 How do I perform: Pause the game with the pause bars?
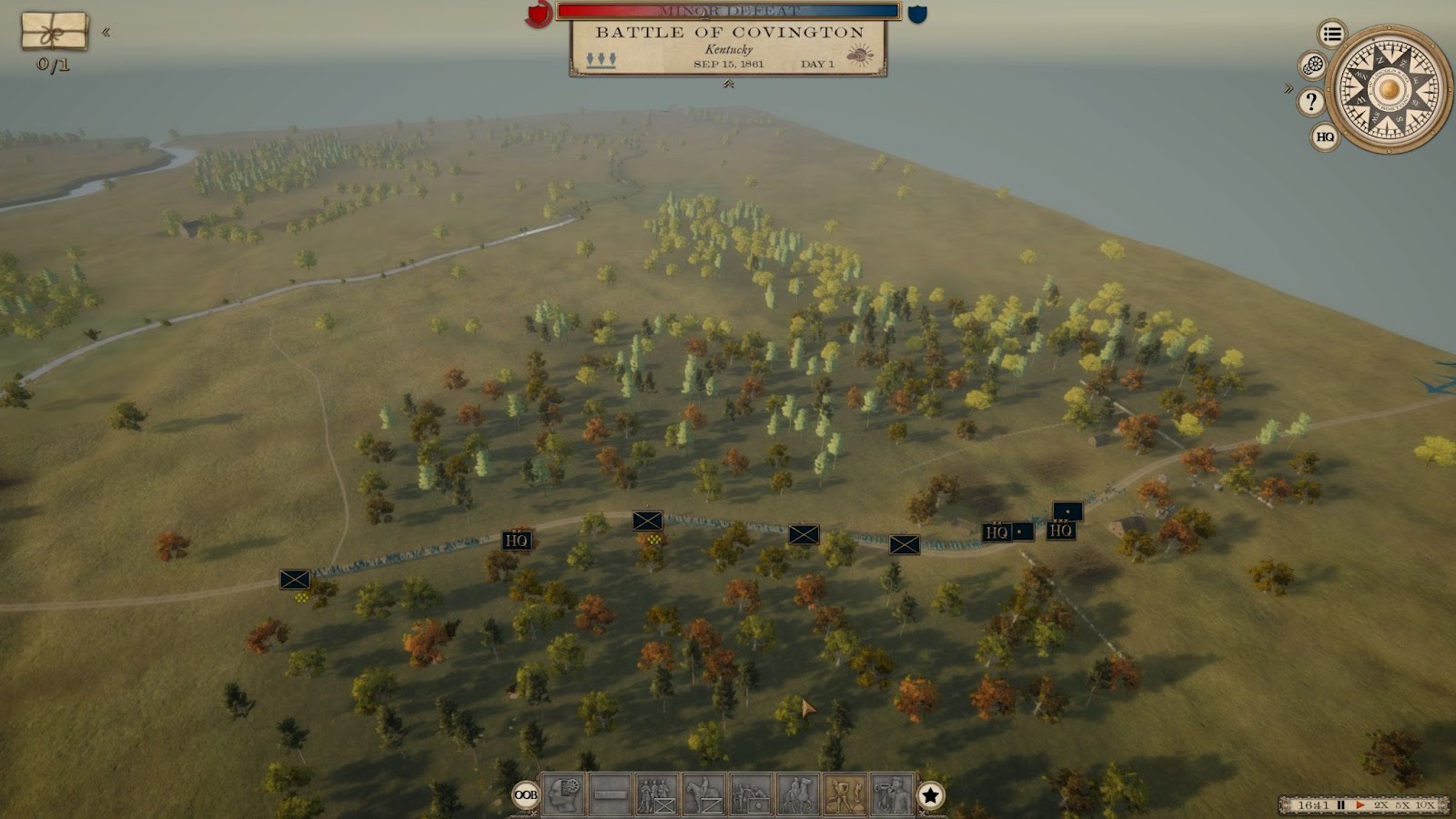click(x=1340, y=805)
